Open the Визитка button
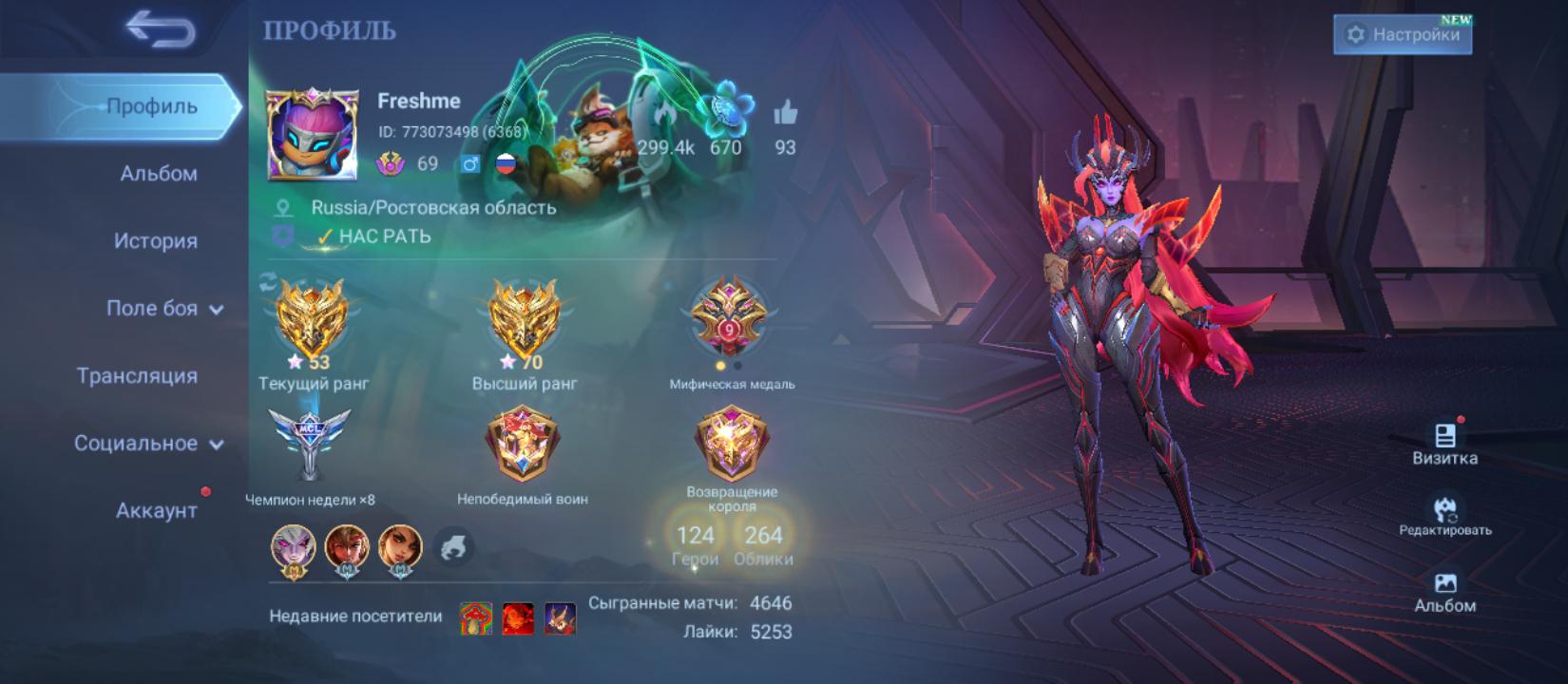Image resolution: width=1568 pixels, height=684 pixels. 1444,444
